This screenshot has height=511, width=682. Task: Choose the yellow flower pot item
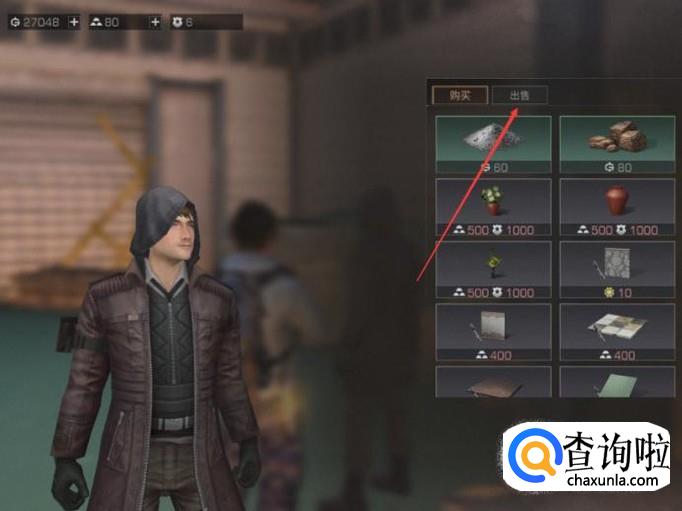493,264
